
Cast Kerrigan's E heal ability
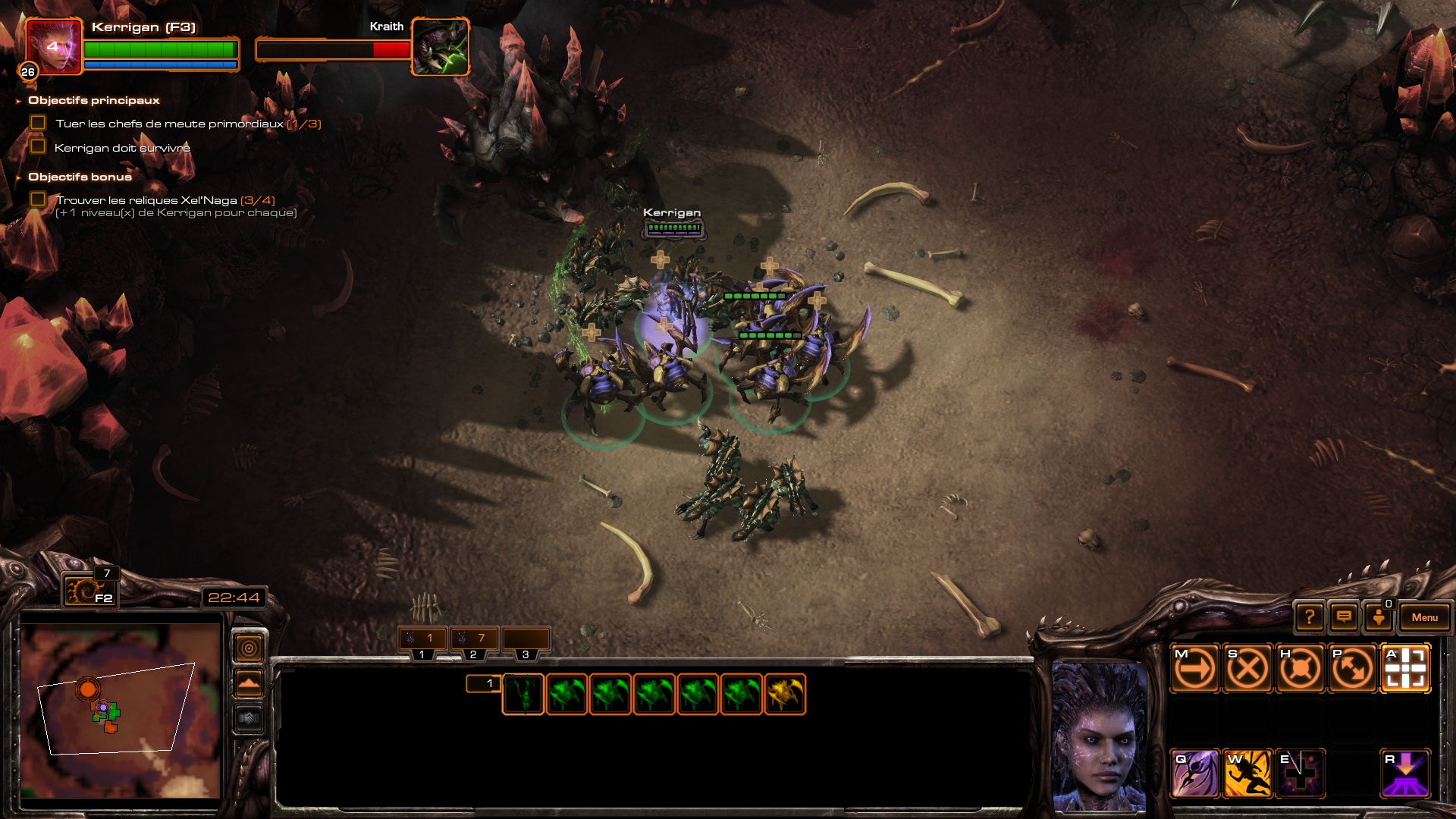pyautogui.click(x=1300, y=773)
